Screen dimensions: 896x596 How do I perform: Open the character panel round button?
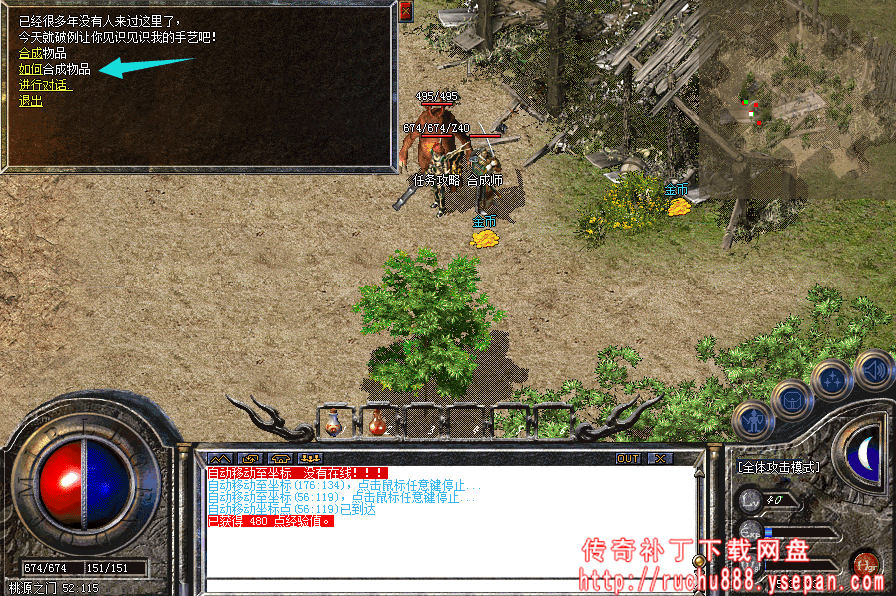[751, 422]
